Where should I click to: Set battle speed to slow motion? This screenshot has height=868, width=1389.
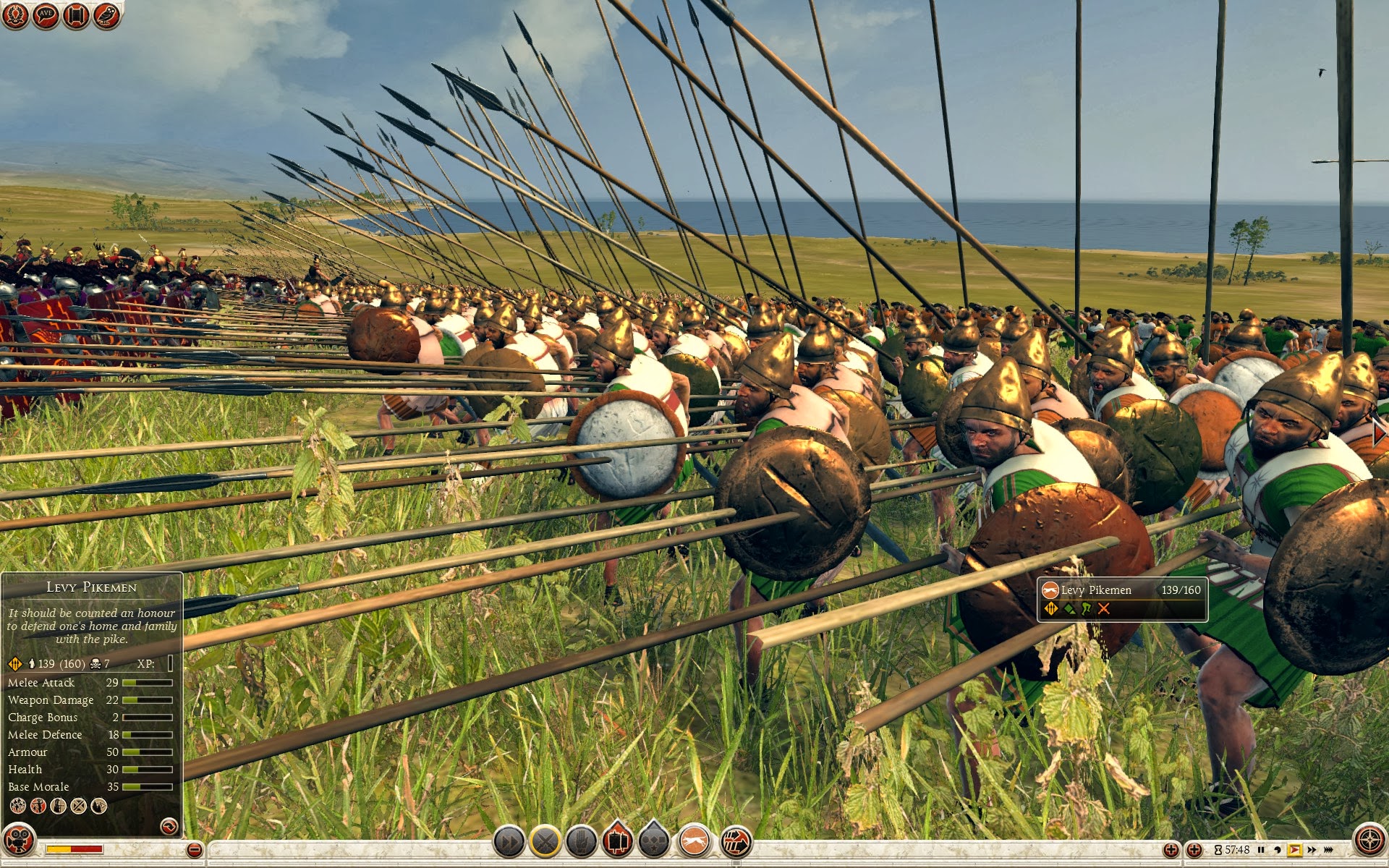tap(1277, 850)
